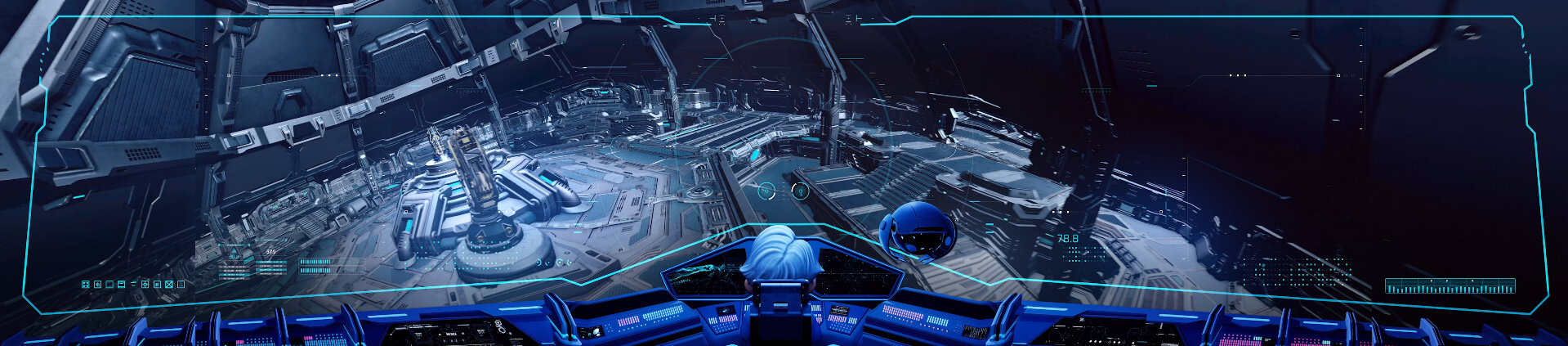Viewport: 1568px width, 346px height.
Task: Select the diamond target HUD icon
Action: 97,285
